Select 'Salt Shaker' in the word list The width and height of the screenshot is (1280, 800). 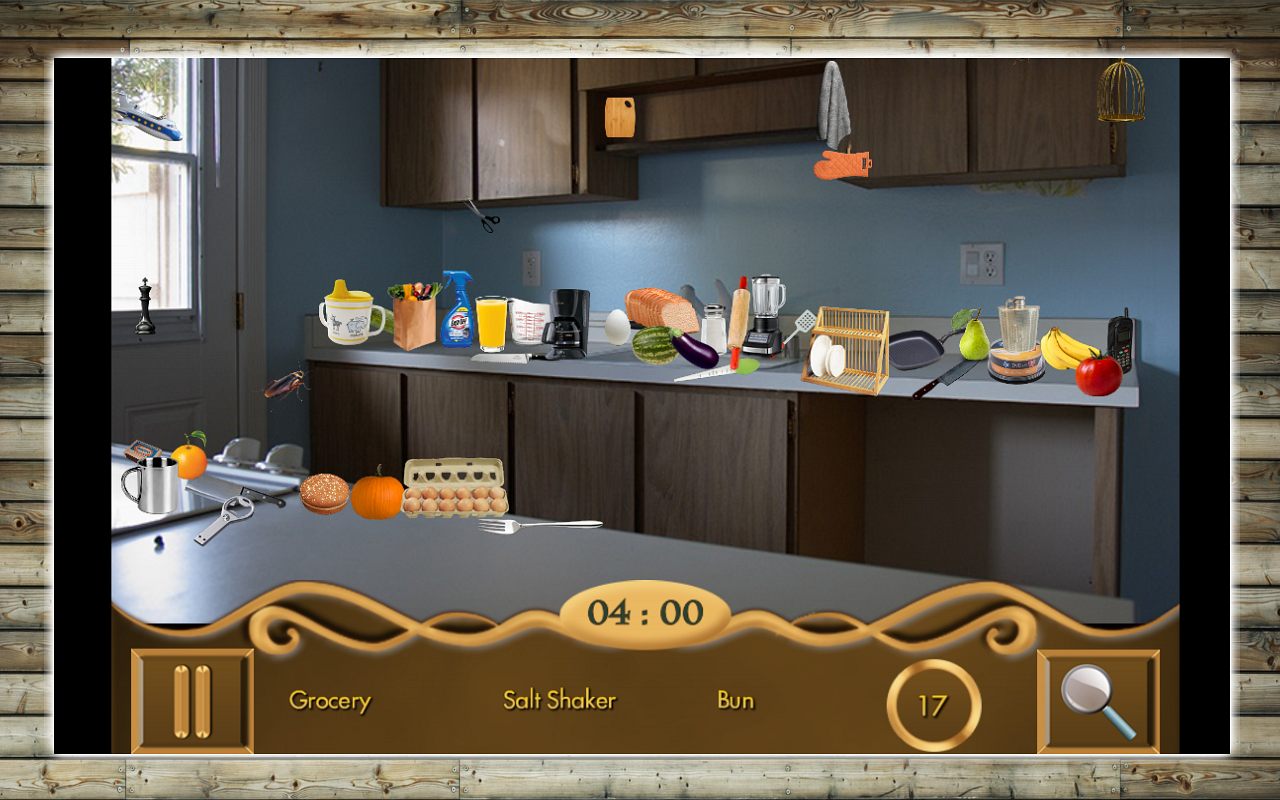(560, 700)
